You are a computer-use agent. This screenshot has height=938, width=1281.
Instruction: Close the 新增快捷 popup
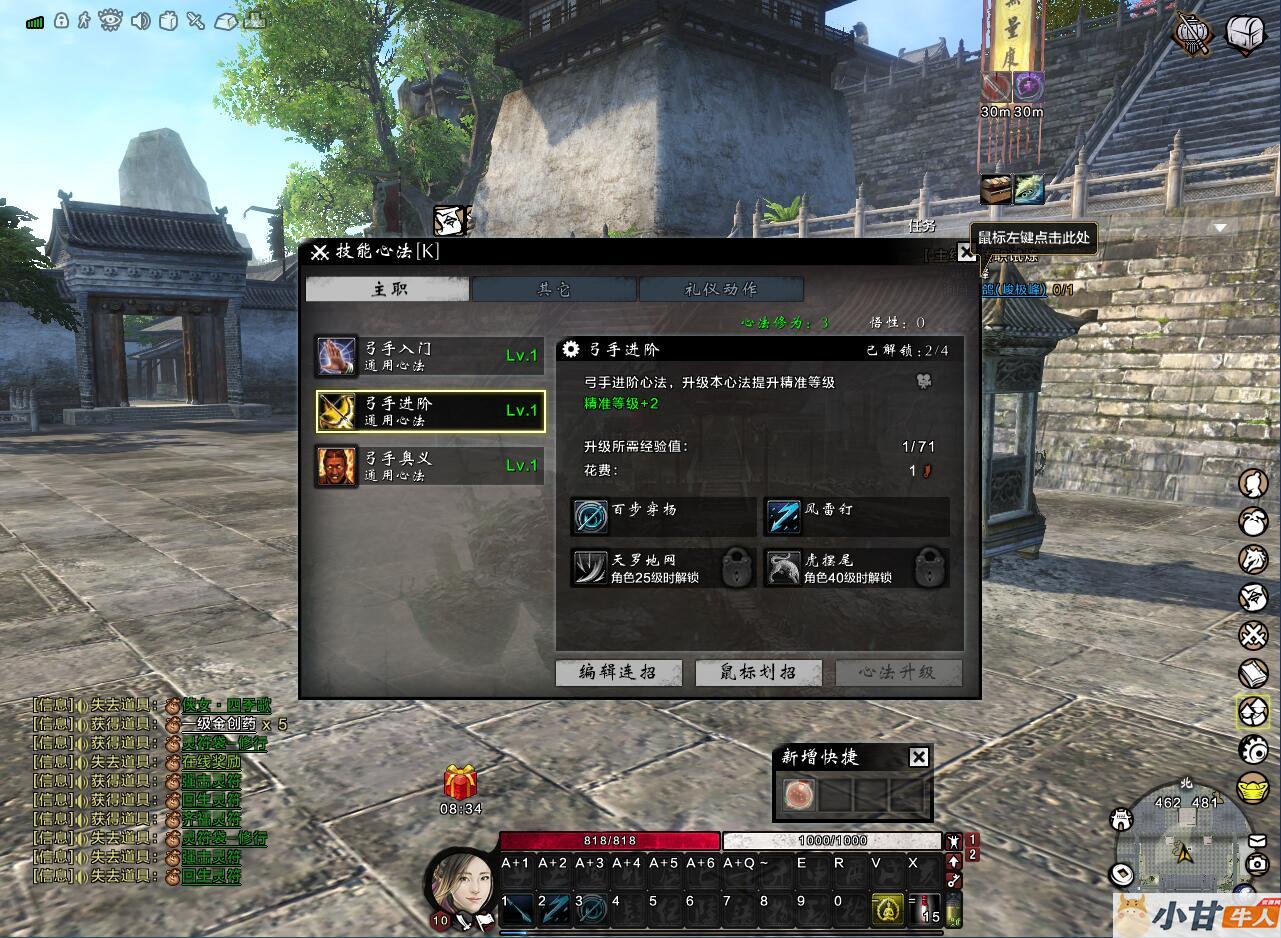coord(919,757)
